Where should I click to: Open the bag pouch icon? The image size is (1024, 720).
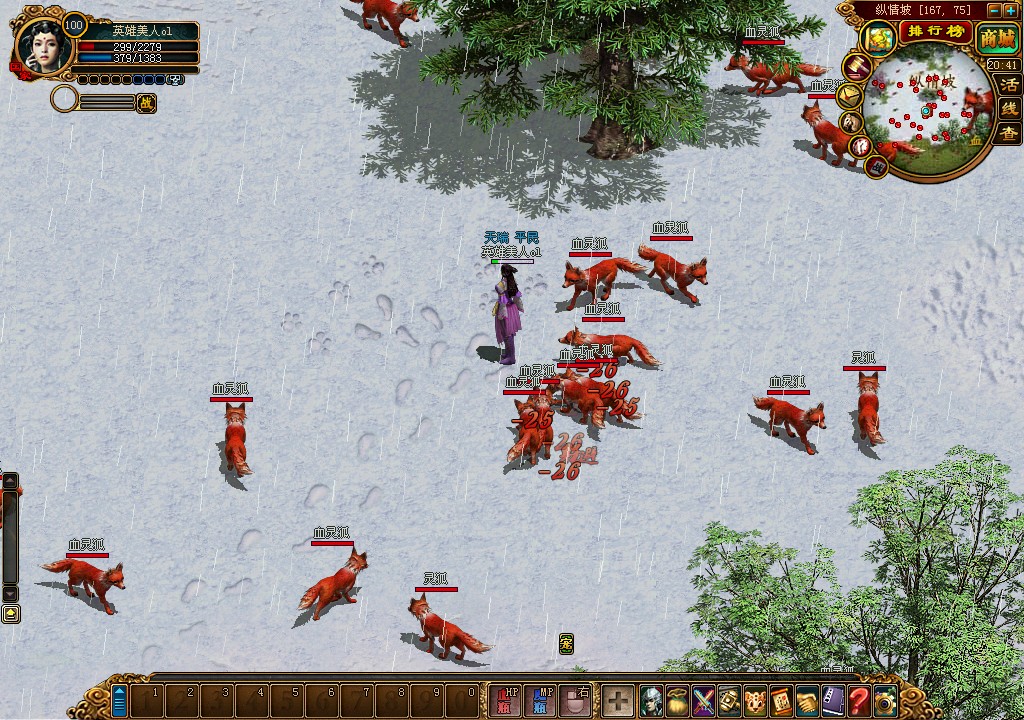click(677, 700)
